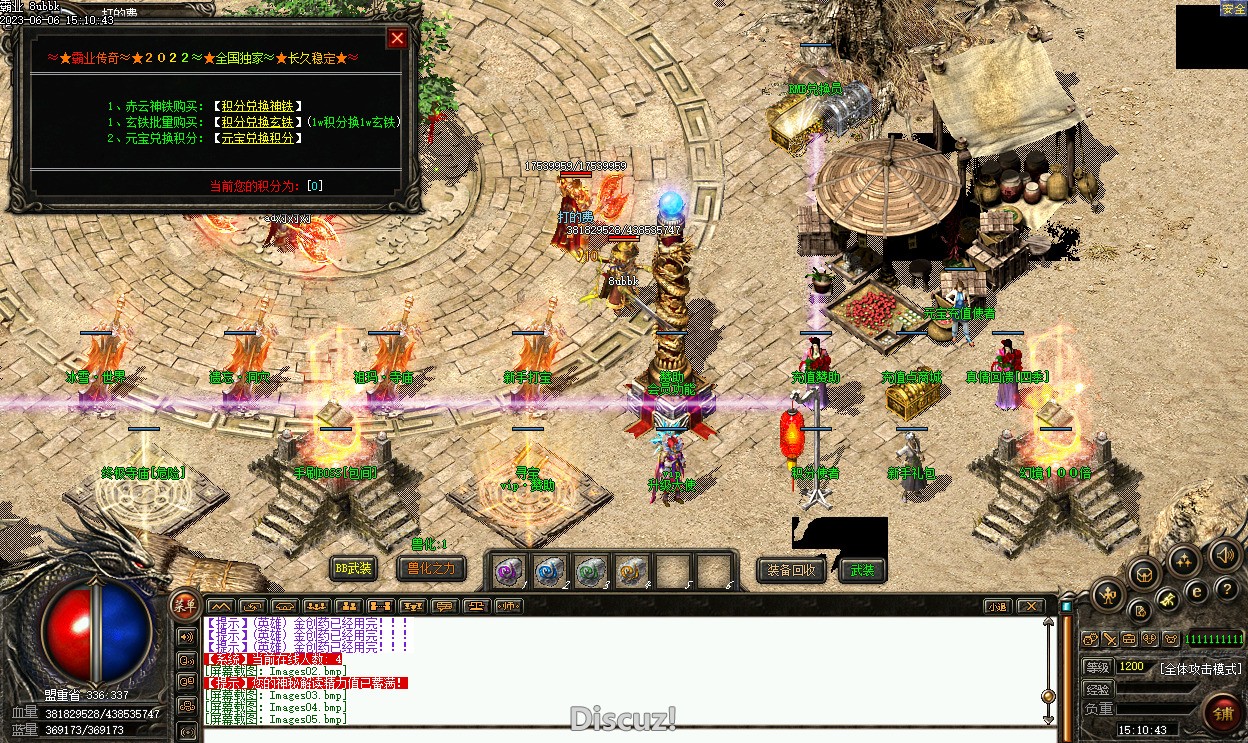Open the round 菜单 menu button
Screen dimensions: 1248x743
tap(185, 602)
